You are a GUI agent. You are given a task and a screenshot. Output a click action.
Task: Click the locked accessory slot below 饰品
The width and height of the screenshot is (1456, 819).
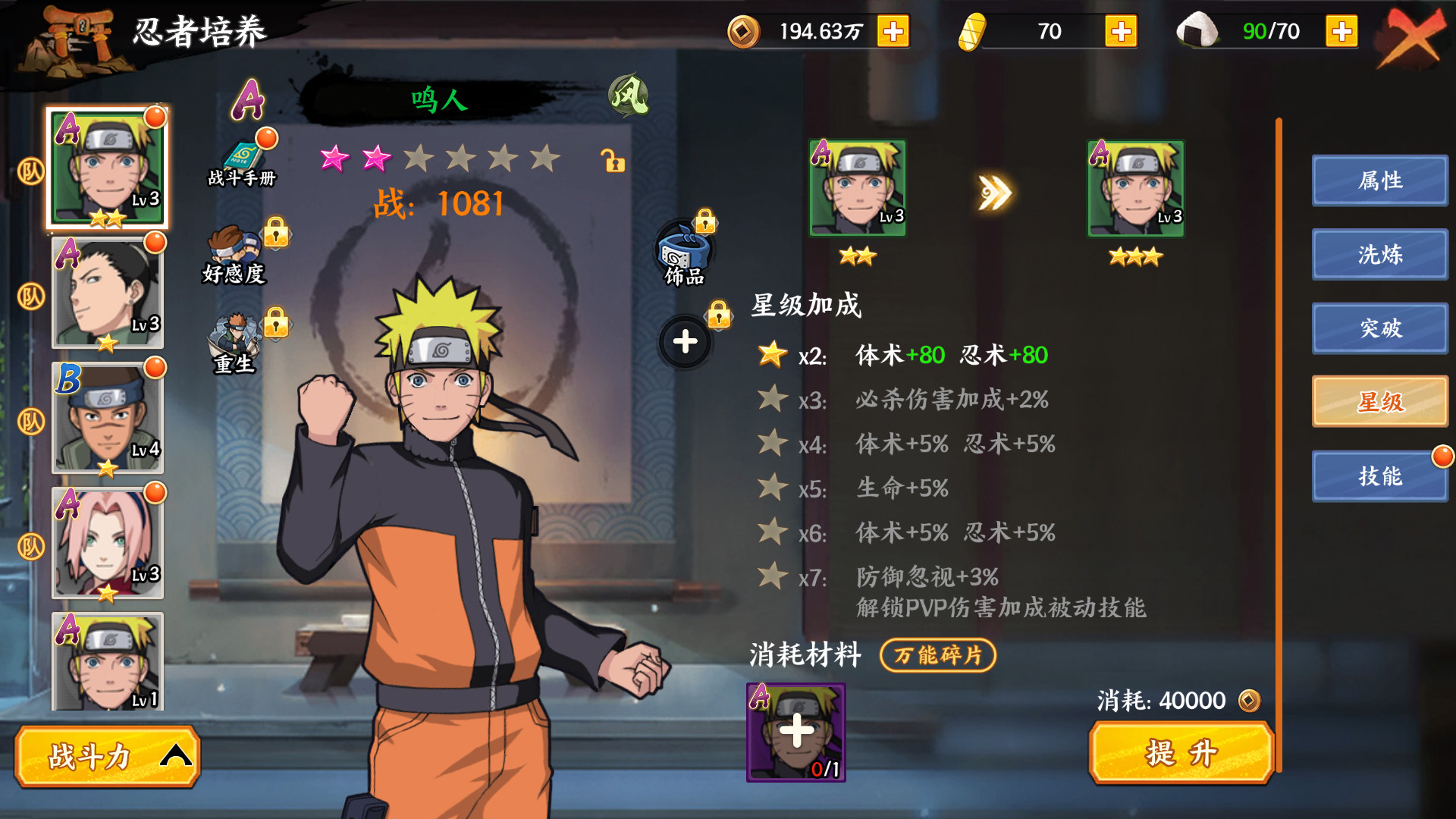click(685, 341)
